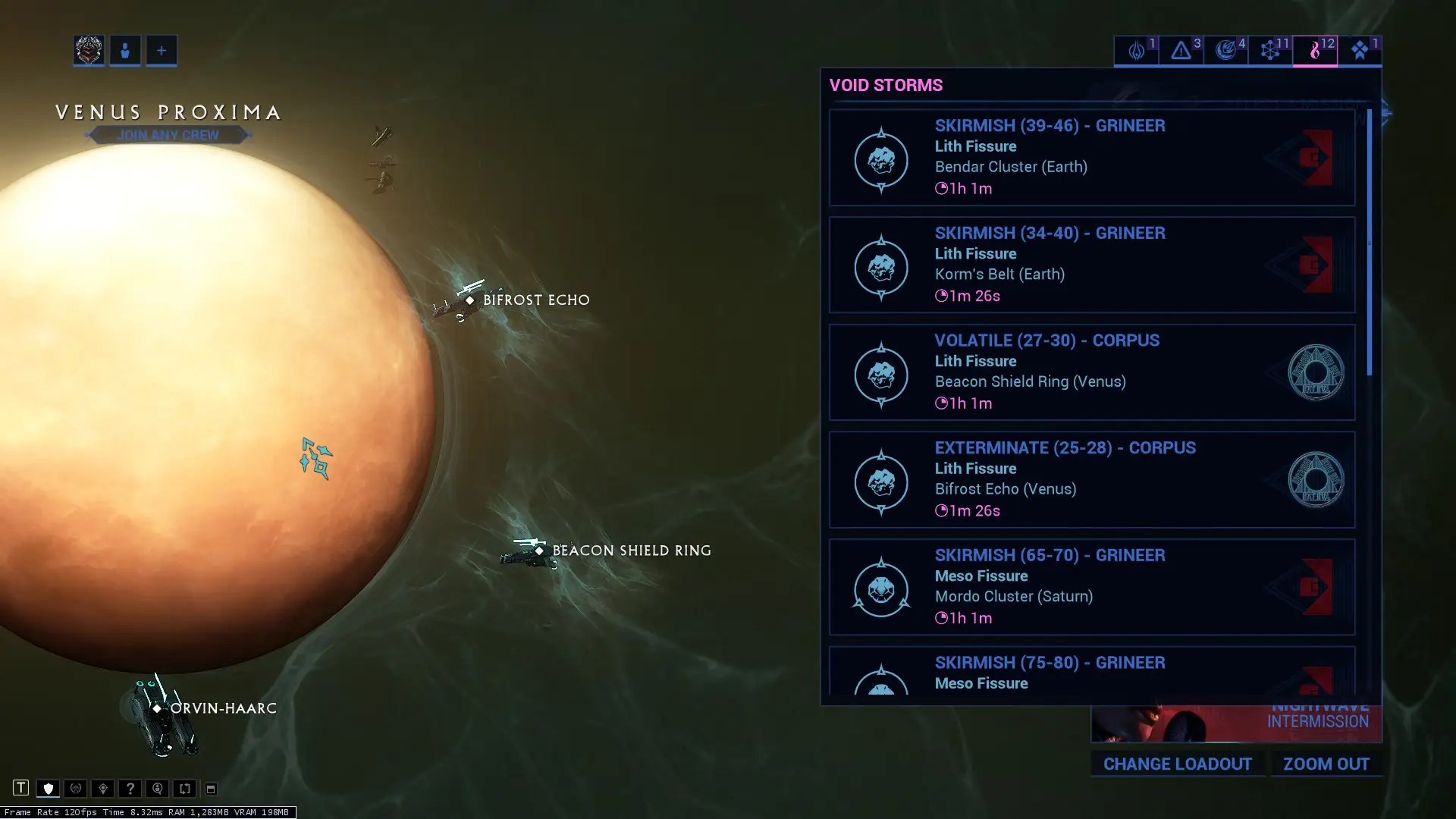
Task: Open the Nightwave Intermission banner
Action: point(1235,723)
